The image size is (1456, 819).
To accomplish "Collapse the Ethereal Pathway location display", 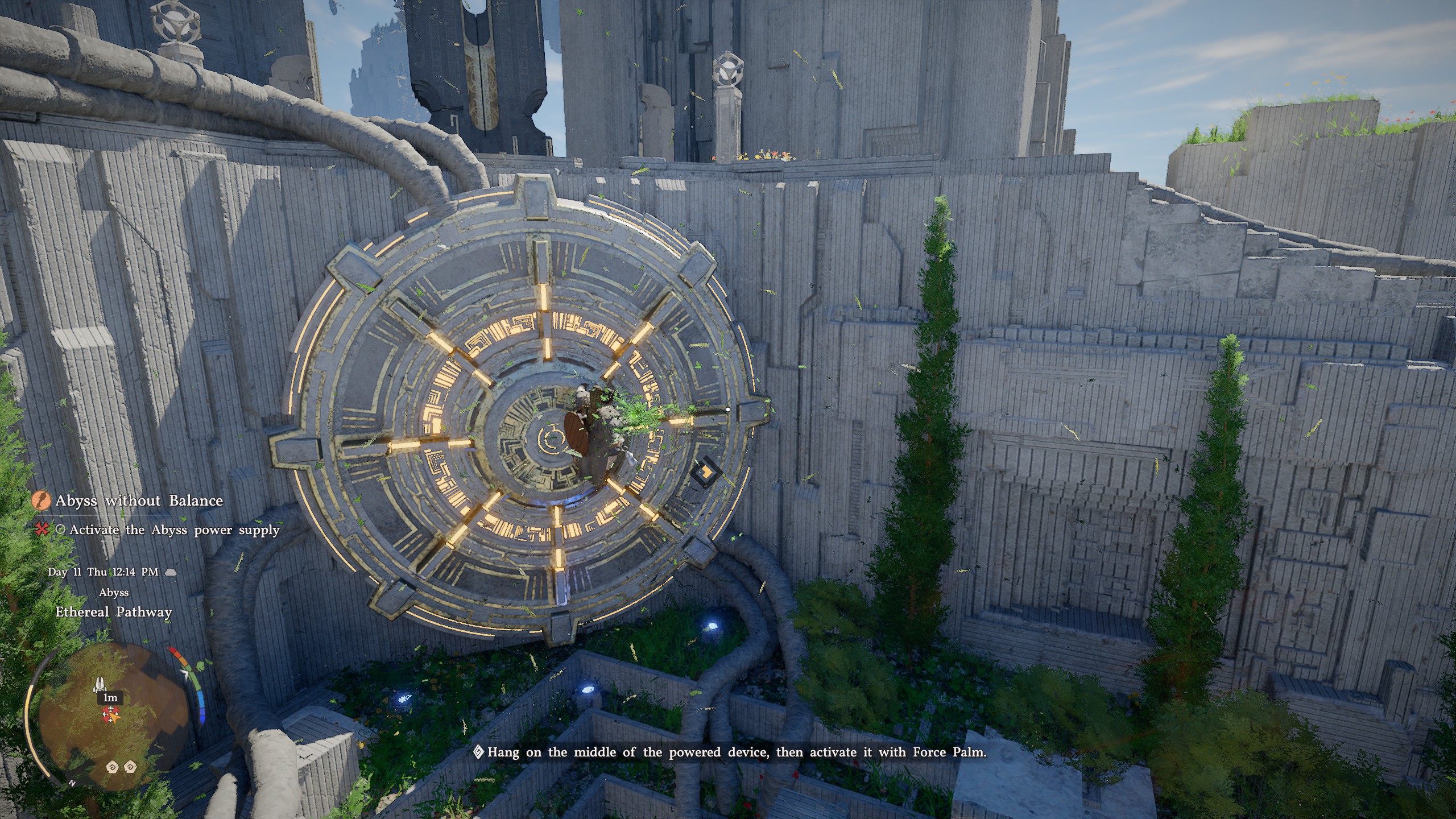I will click(113, 611).
